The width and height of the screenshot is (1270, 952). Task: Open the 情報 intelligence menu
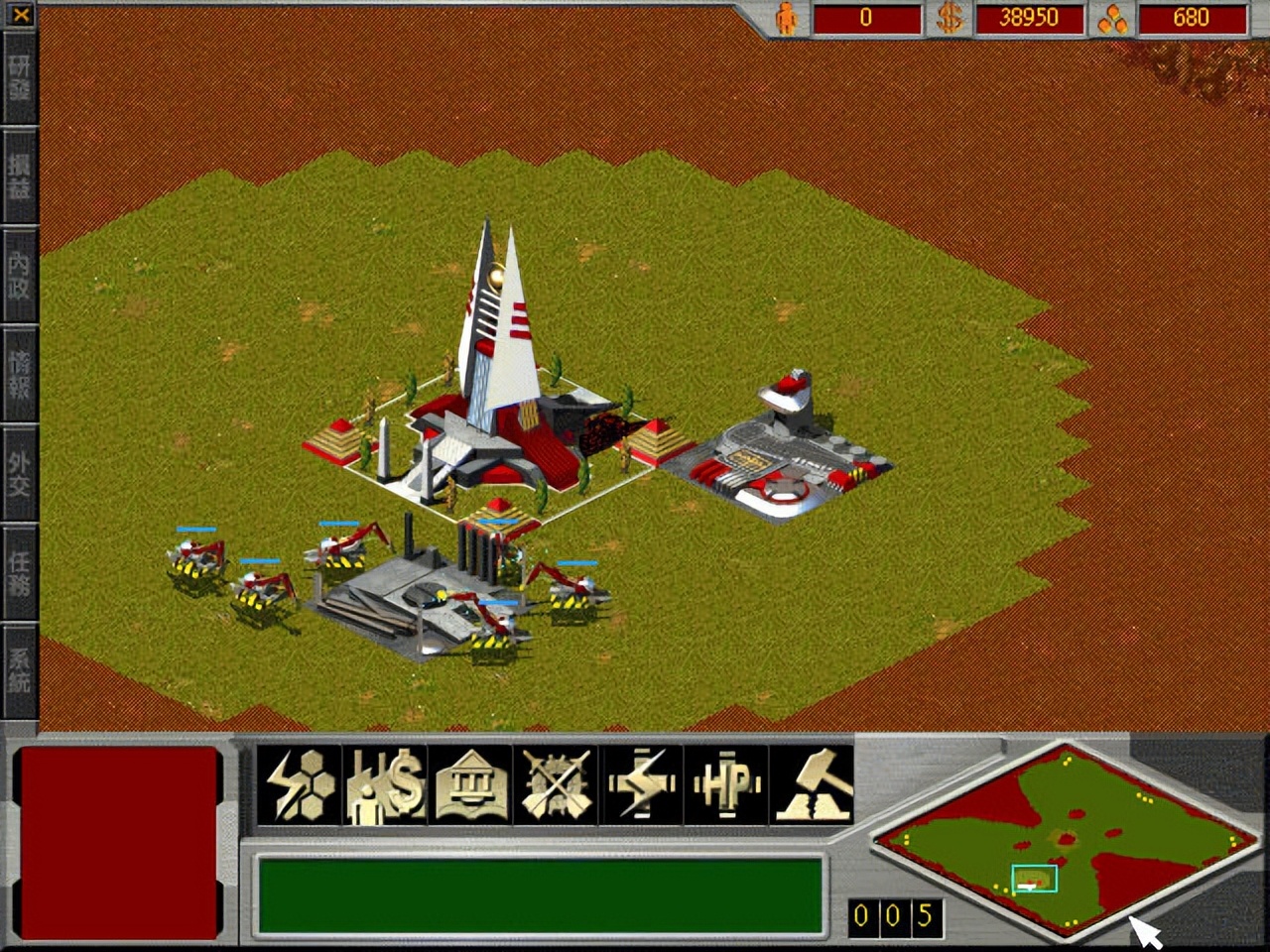pos(19,375)
